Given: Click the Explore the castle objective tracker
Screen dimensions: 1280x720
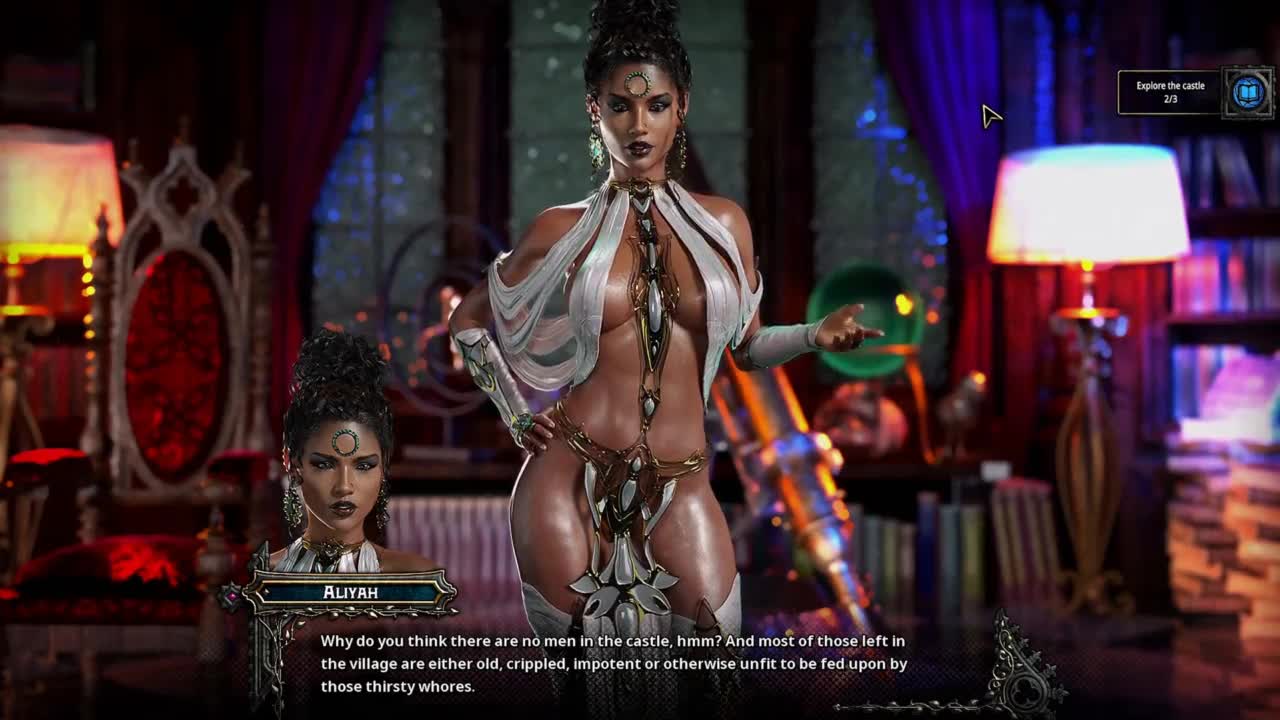Looking at the screenshot, I should (1170, 92).
